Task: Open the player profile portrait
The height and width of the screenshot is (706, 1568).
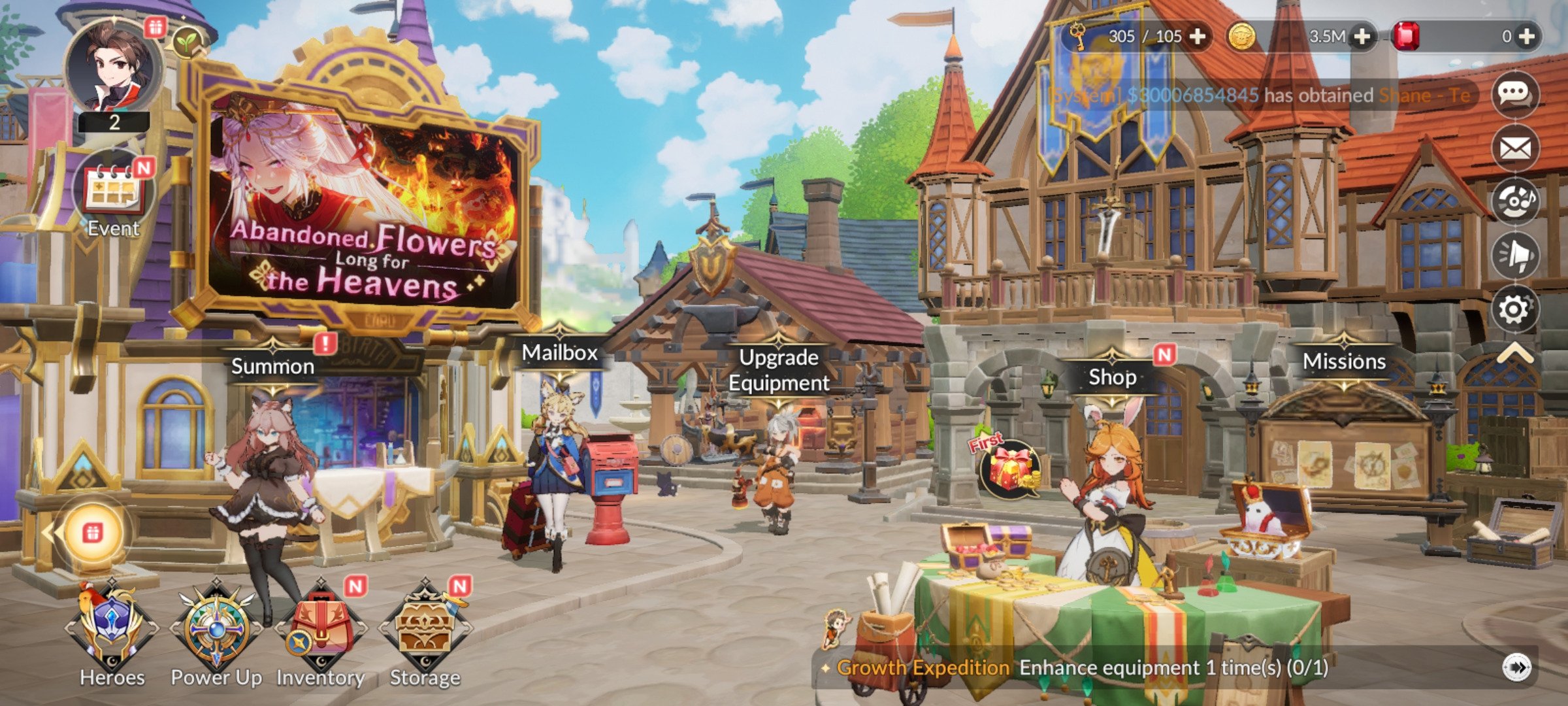Action: point(114,69)
